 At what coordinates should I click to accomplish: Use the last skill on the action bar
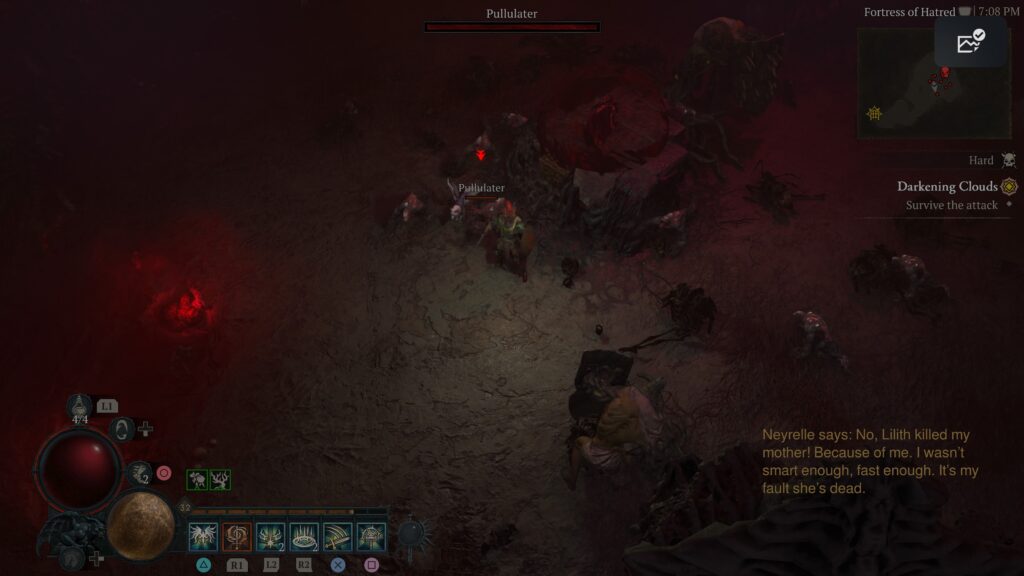371,537
